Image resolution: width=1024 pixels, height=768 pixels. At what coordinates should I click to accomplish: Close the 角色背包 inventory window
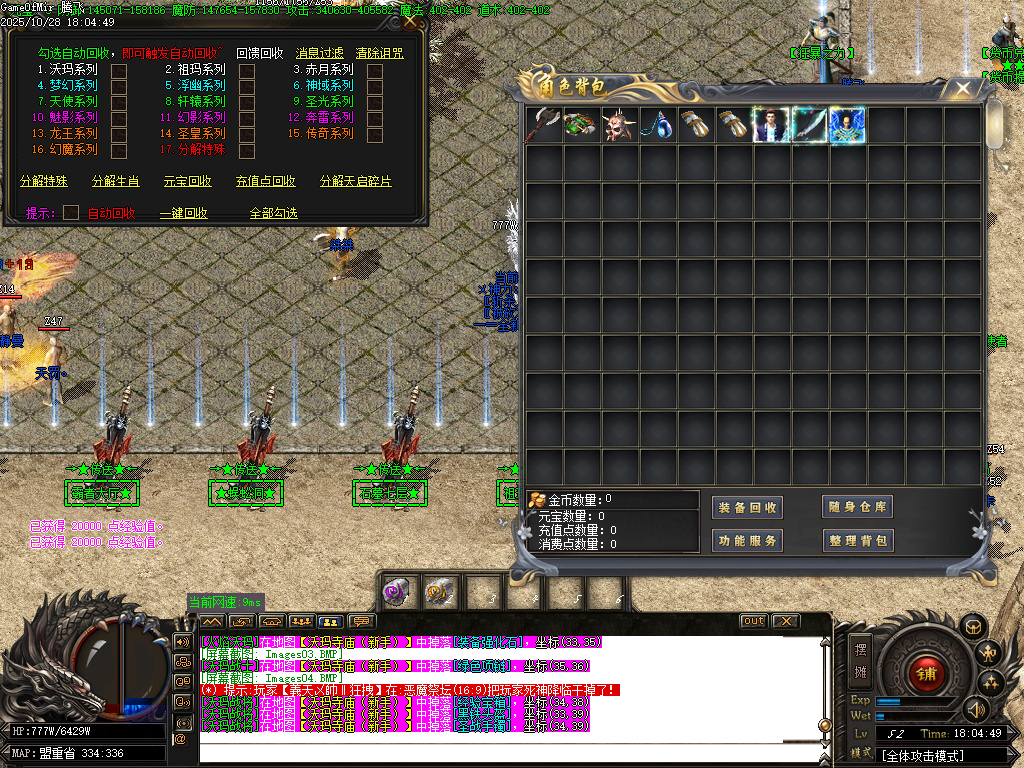[x=962, y=89]
